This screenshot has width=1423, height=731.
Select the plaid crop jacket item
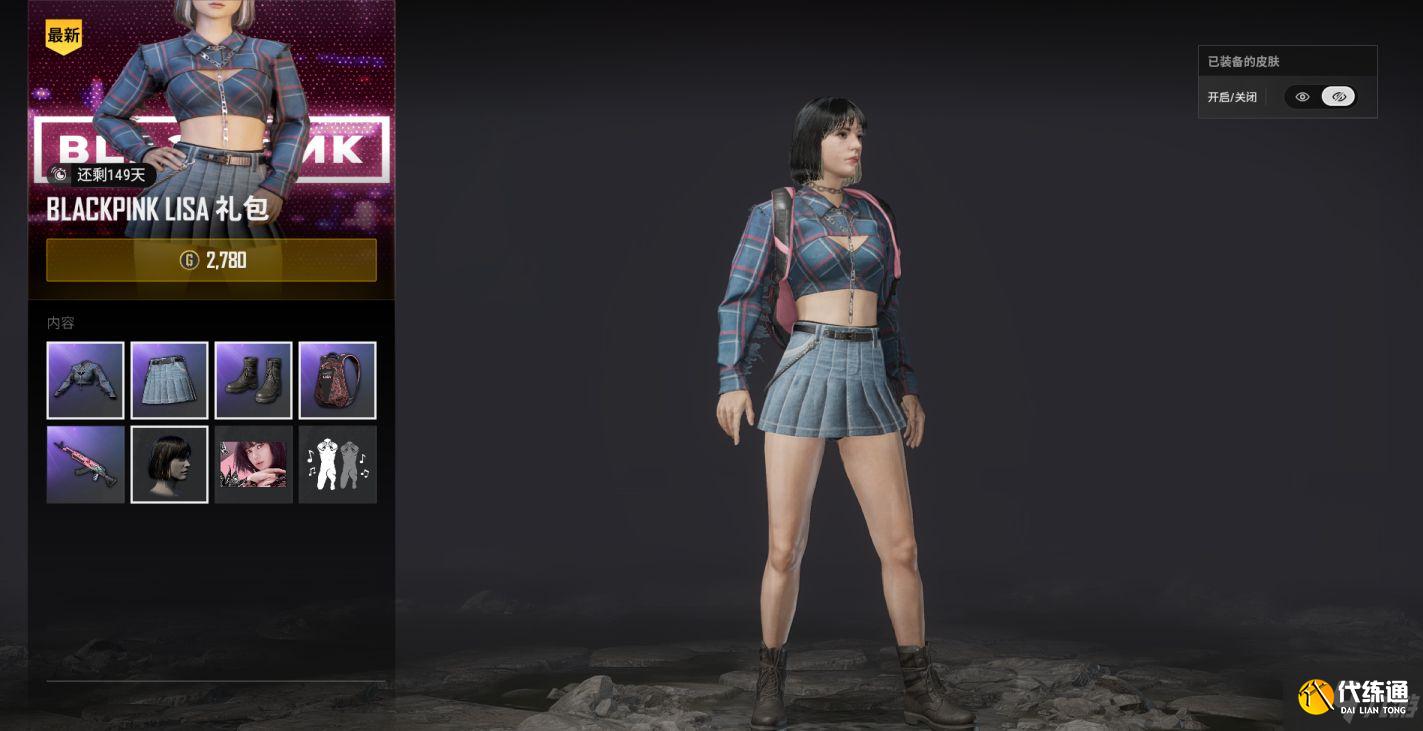tap(85, 380)
